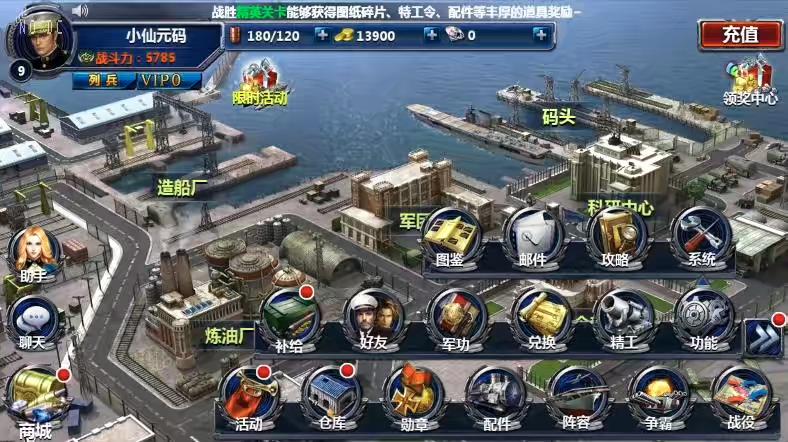Viewport: 788px width, 442px height.
Task: Open the 图鉴 encyclopedia
Action: [449, 236]
